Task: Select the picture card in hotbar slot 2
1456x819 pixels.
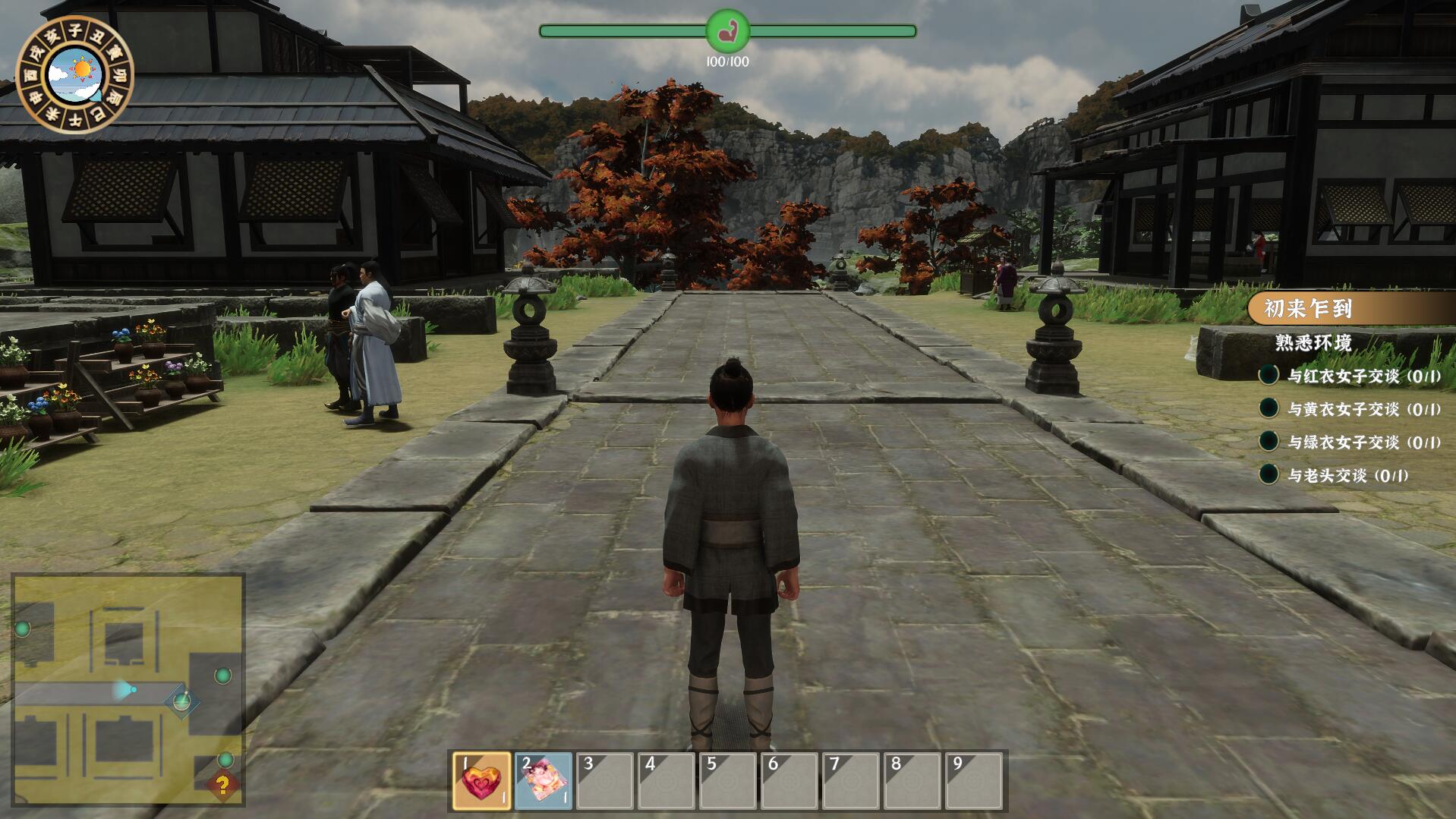Action: coord(544,781)
